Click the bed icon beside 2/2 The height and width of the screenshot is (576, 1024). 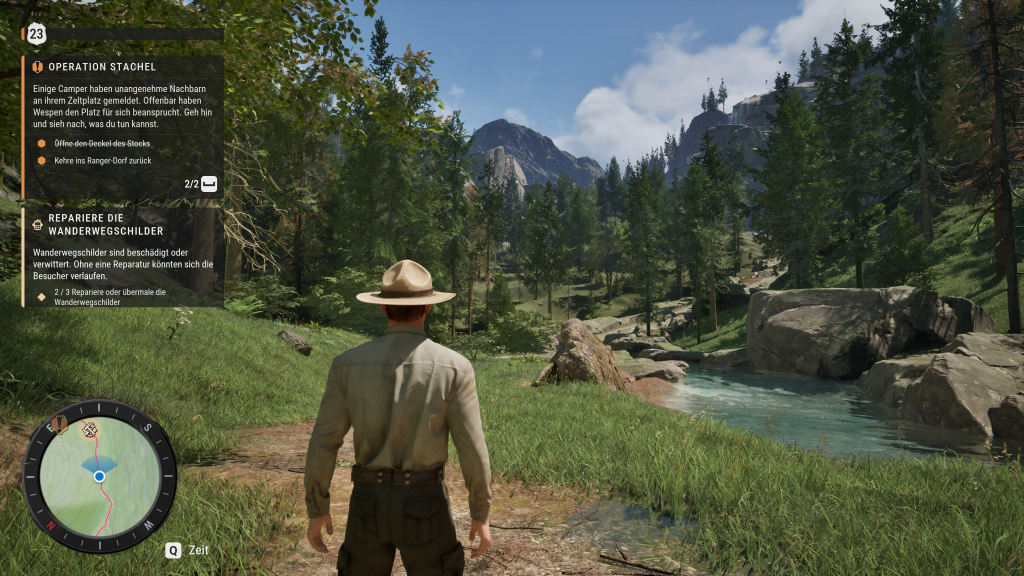(x=209, y=184)
